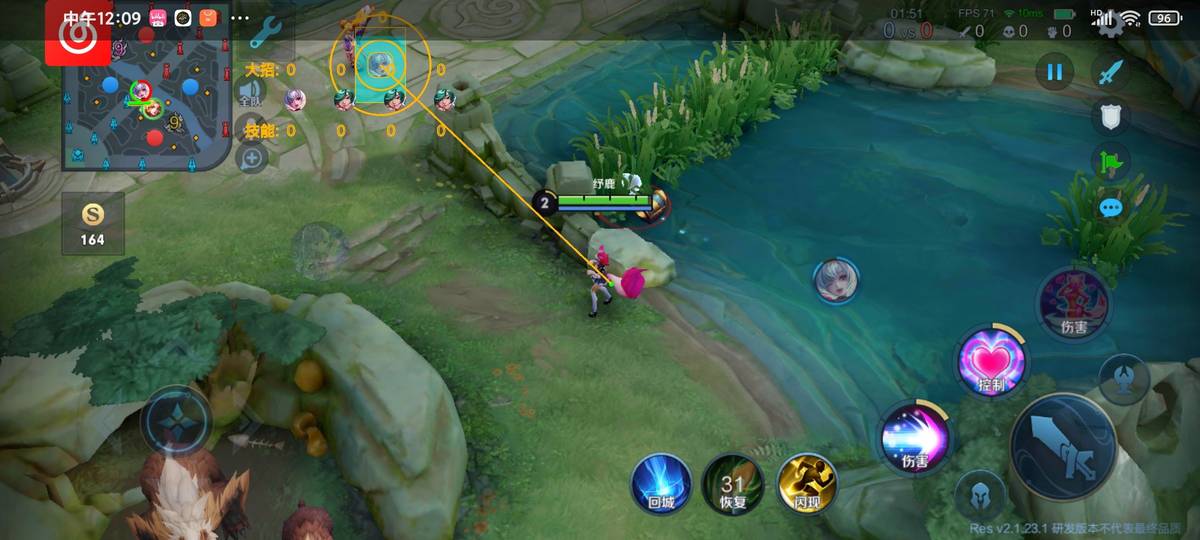Cast the 闪现 flash spell
The height and width of the screenshot is (540, 1200).
tap(806, 483)
